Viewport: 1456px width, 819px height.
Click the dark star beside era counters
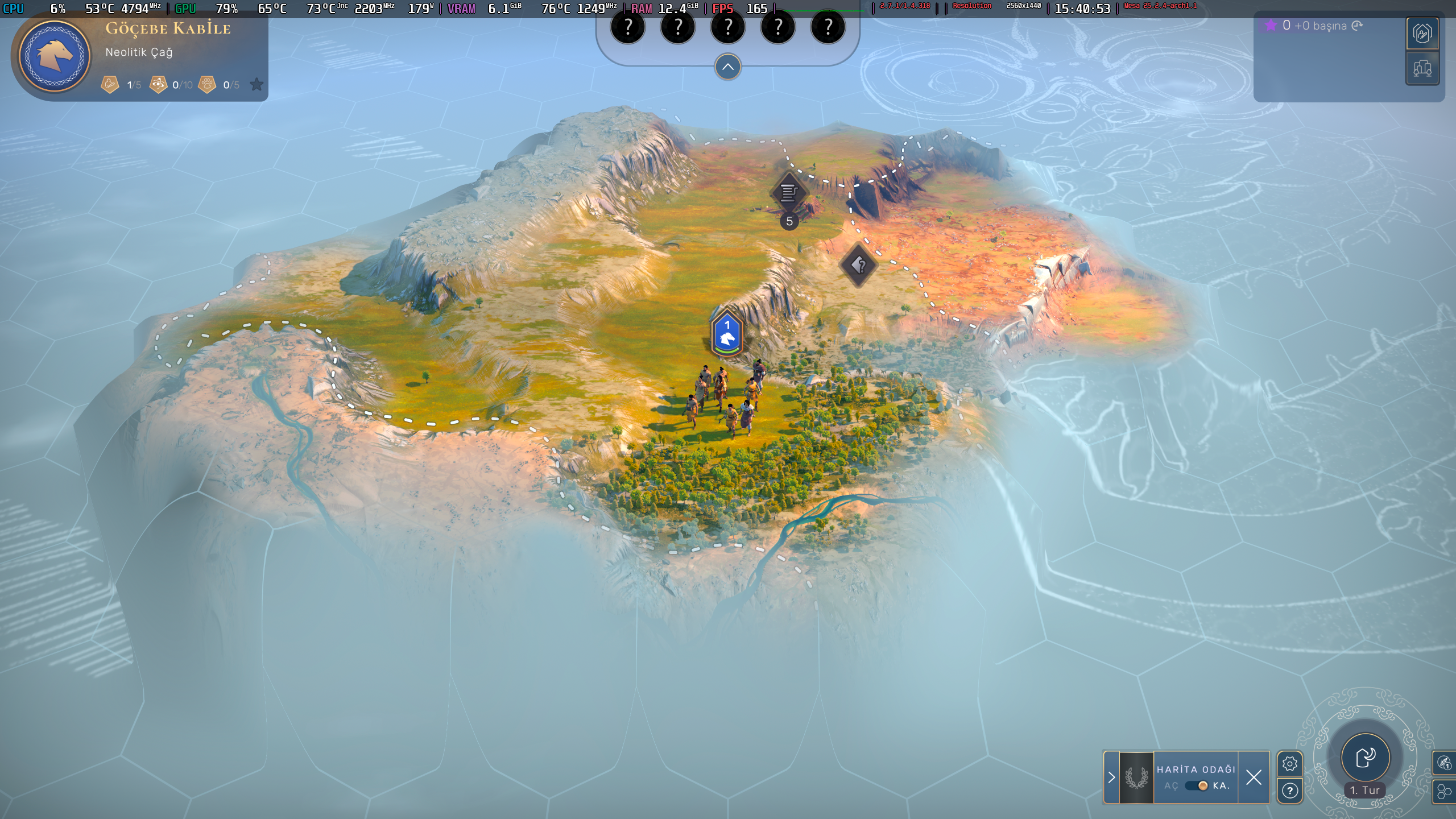point(257,85)
